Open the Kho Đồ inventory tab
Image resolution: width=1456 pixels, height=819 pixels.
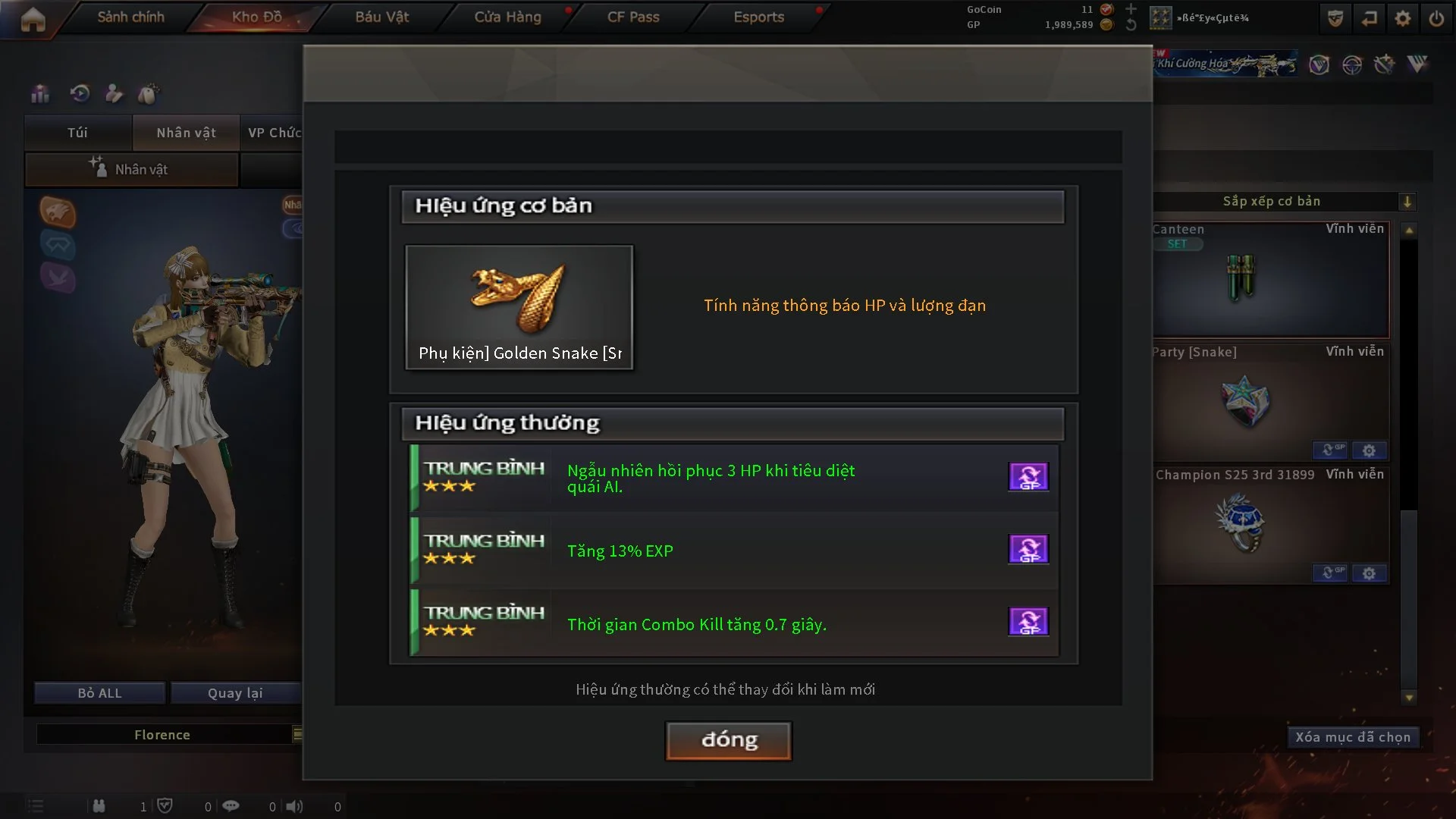256,17
